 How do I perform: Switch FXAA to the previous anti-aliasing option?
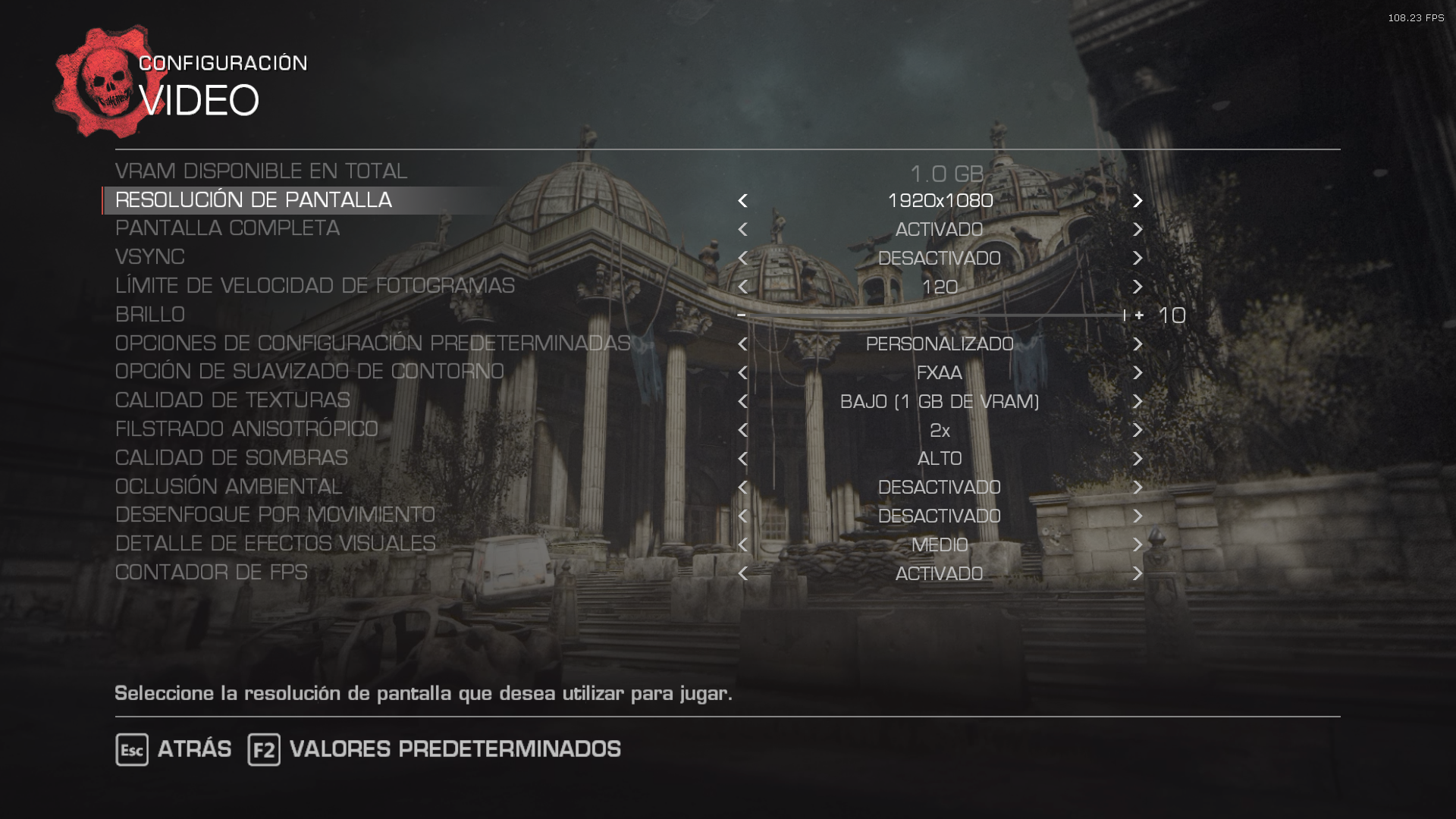[x=742, y=373]
